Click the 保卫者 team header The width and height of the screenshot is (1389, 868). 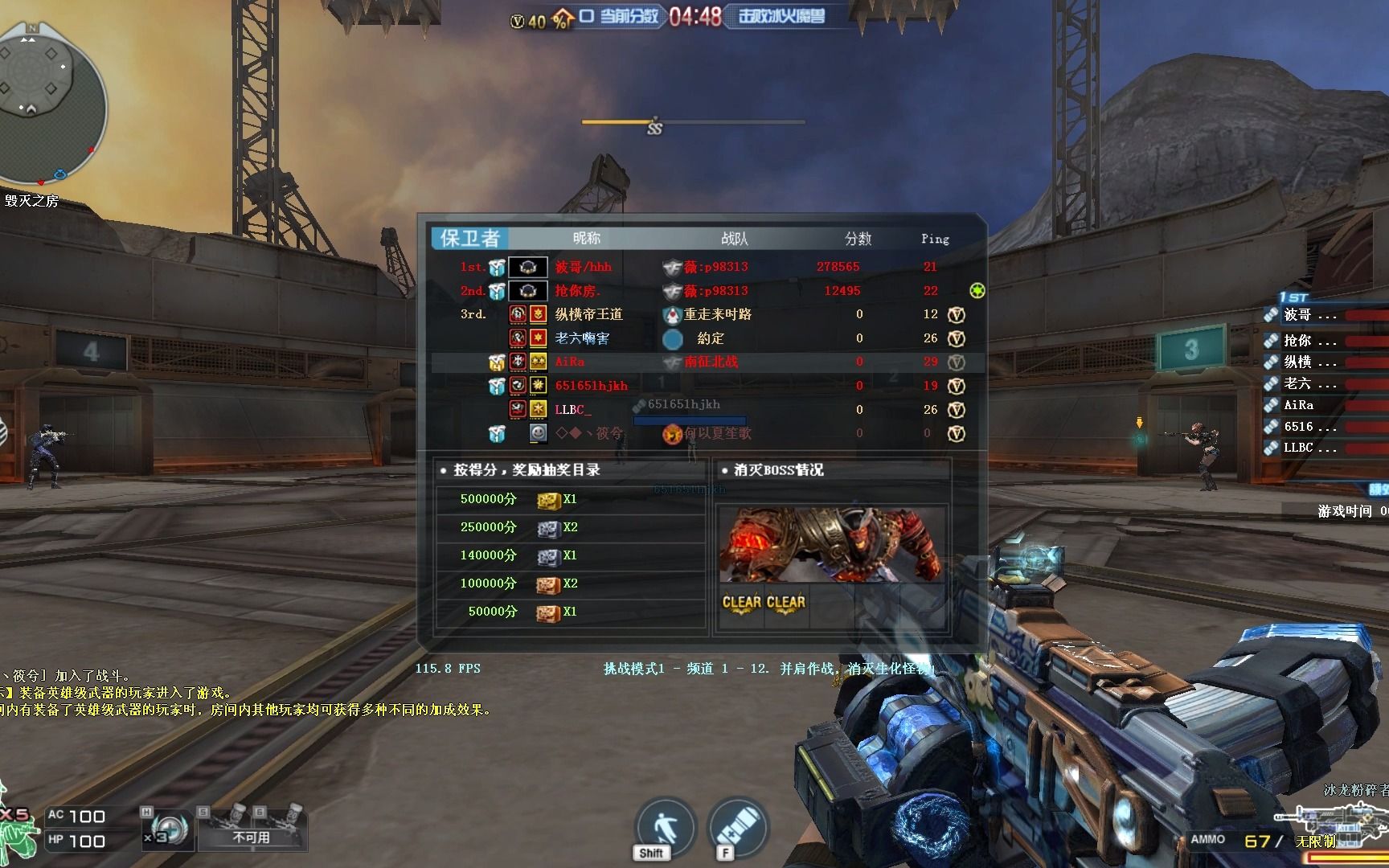pyautogui.click(x=470, y=238)
